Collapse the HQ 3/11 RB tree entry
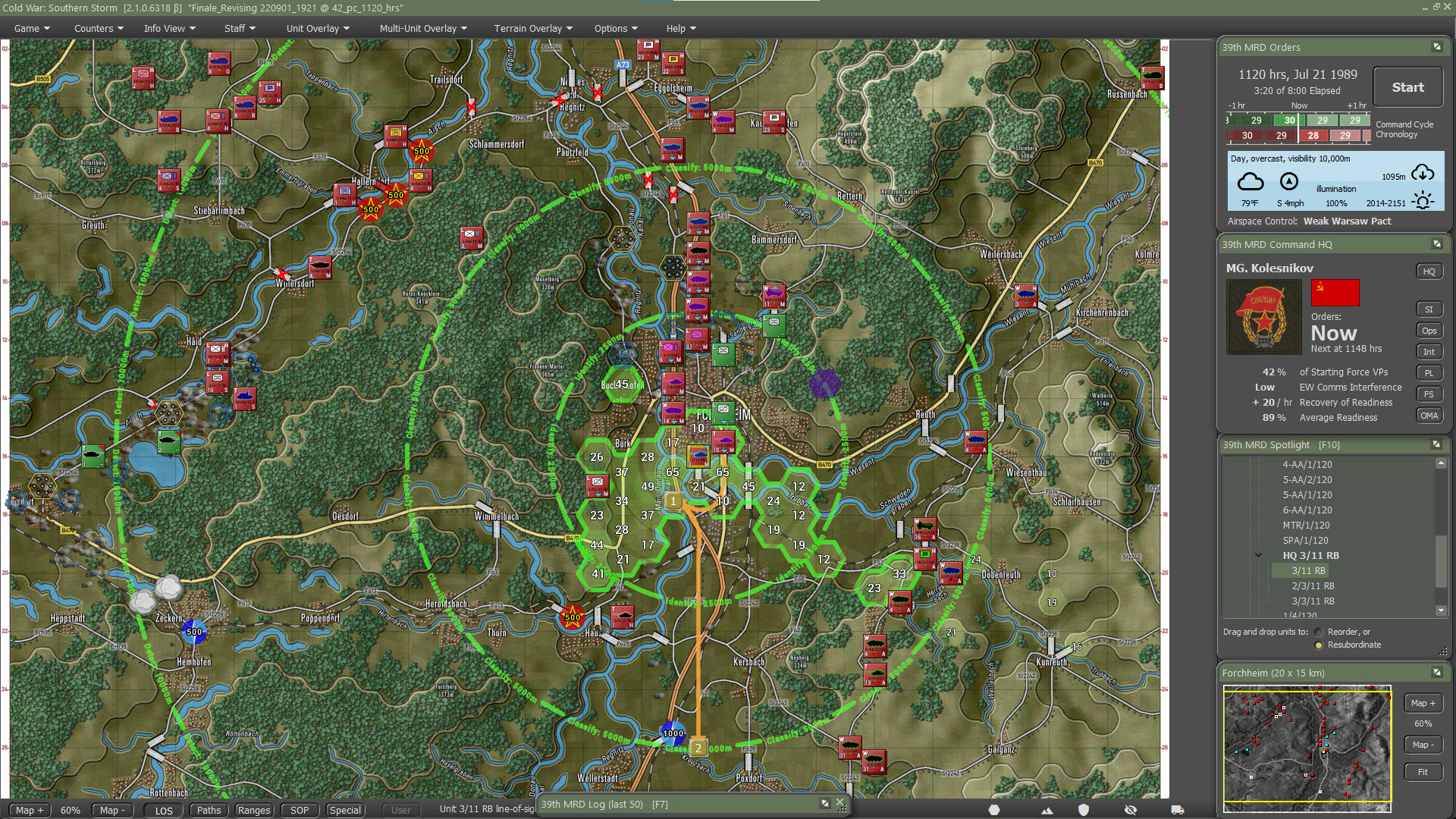This screenshot has width=1456, height=819. 1257,555
